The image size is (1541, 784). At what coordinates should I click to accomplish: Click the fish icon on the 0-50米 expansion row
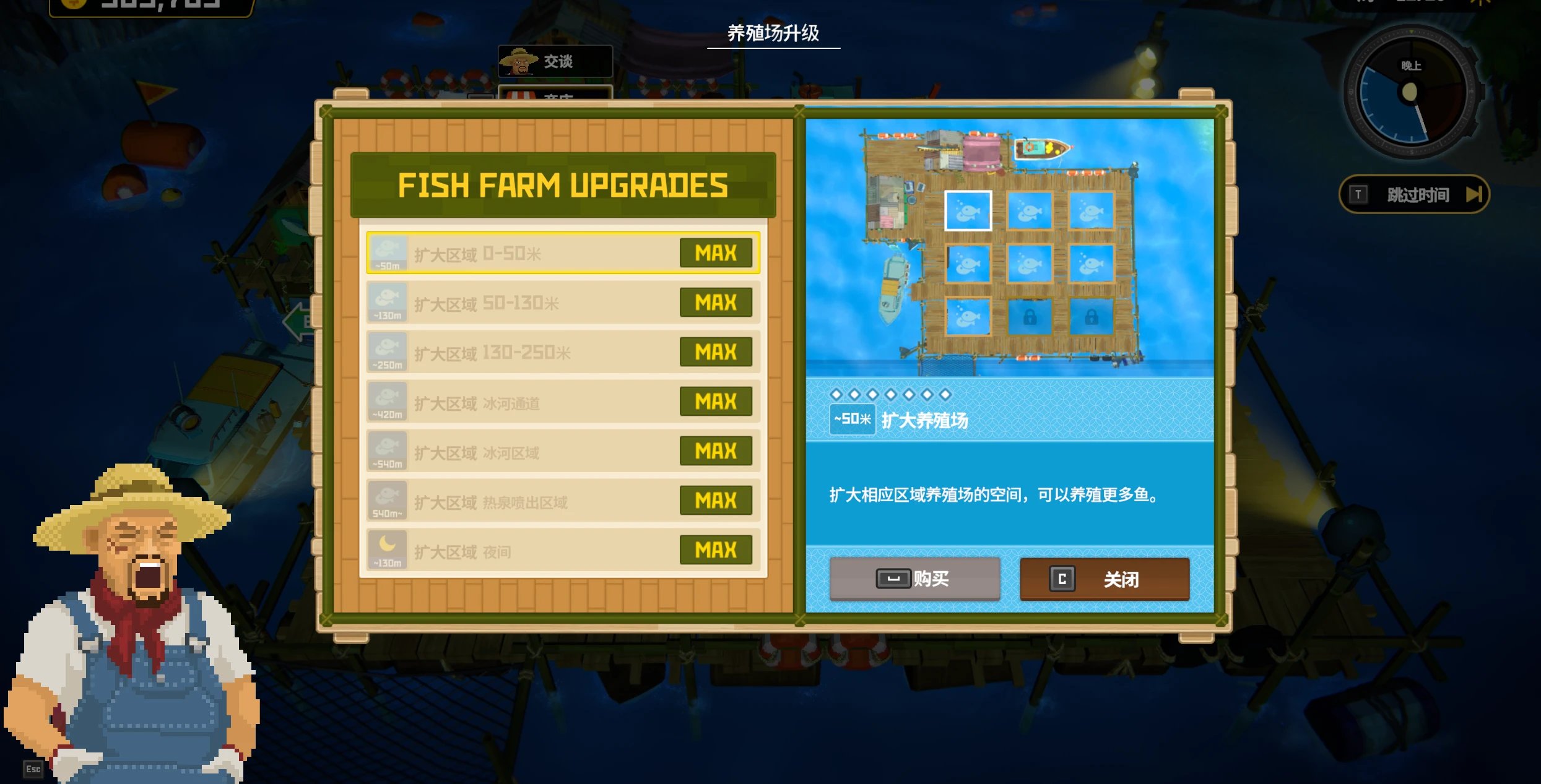pos(388,252)
